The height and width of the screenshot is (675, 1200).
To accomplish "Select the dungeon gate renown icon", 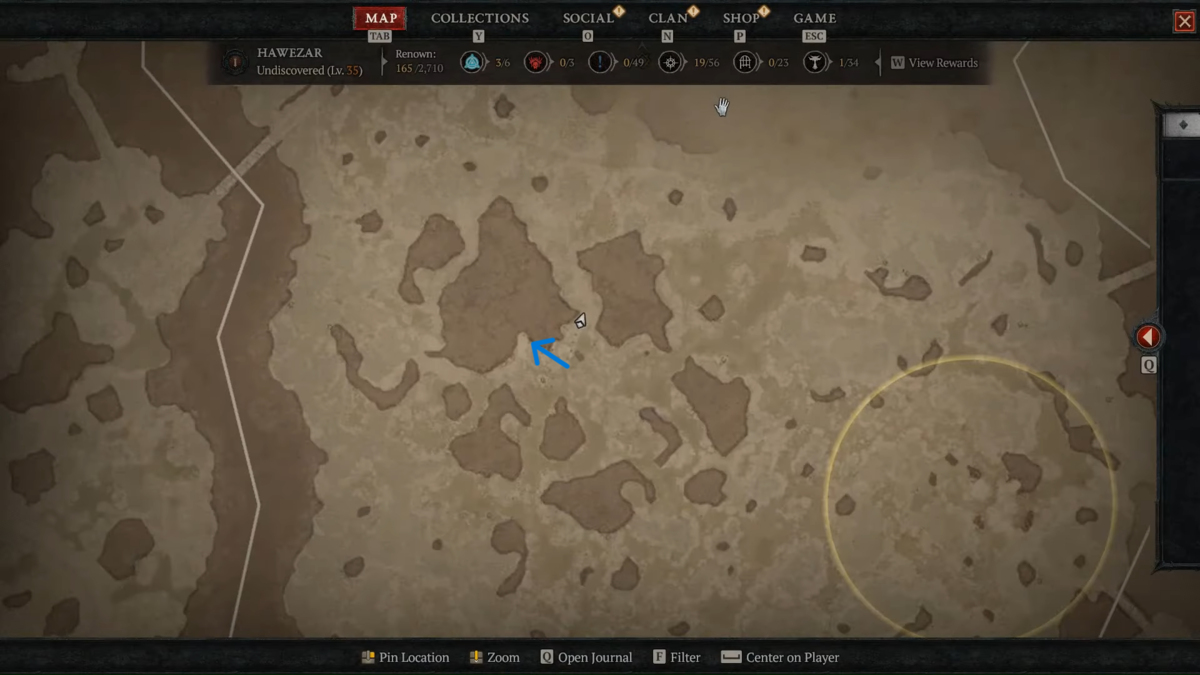I will (744, 63).
